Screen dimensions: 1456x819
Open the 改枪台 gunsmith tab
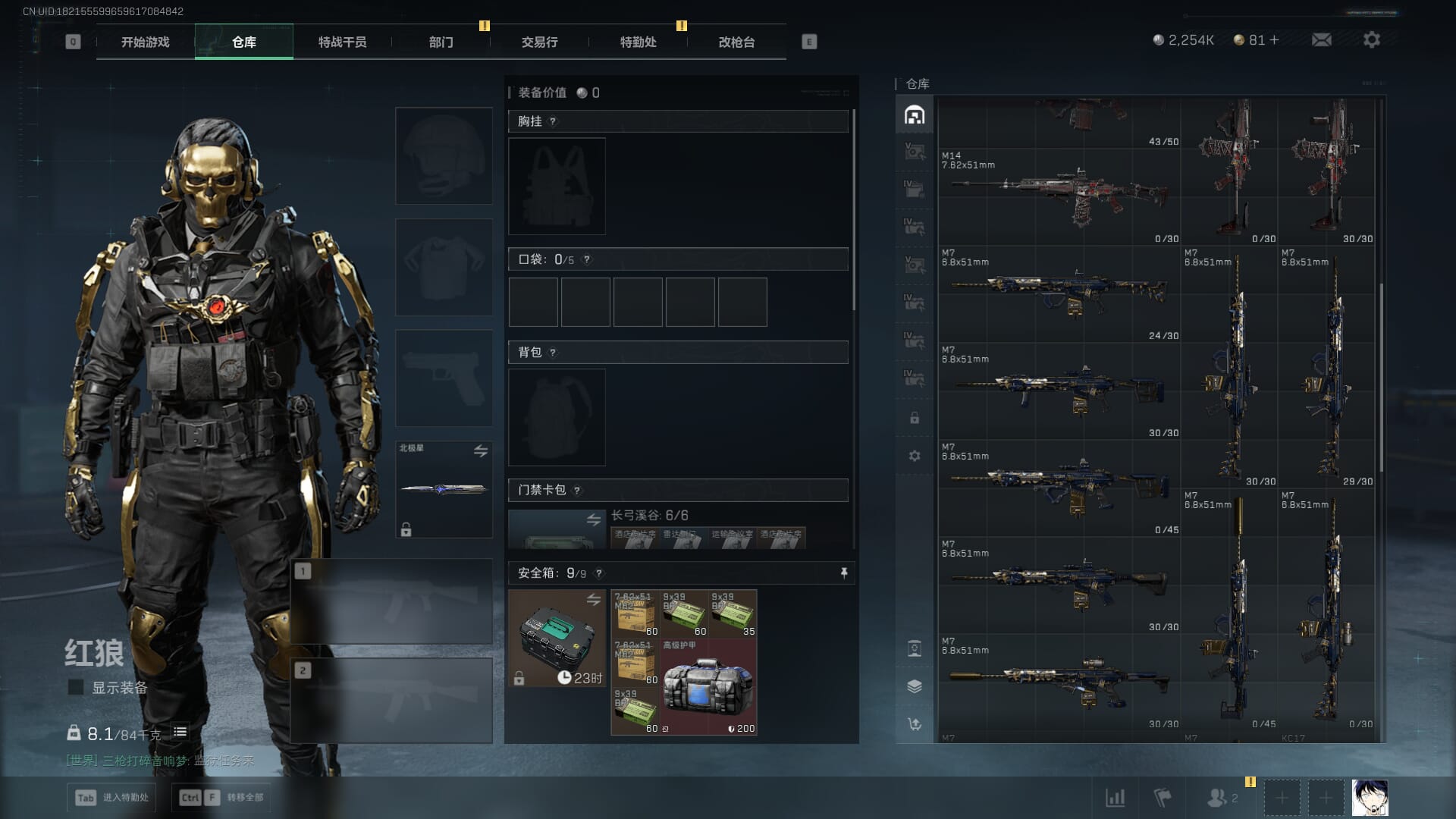(736, 42)
